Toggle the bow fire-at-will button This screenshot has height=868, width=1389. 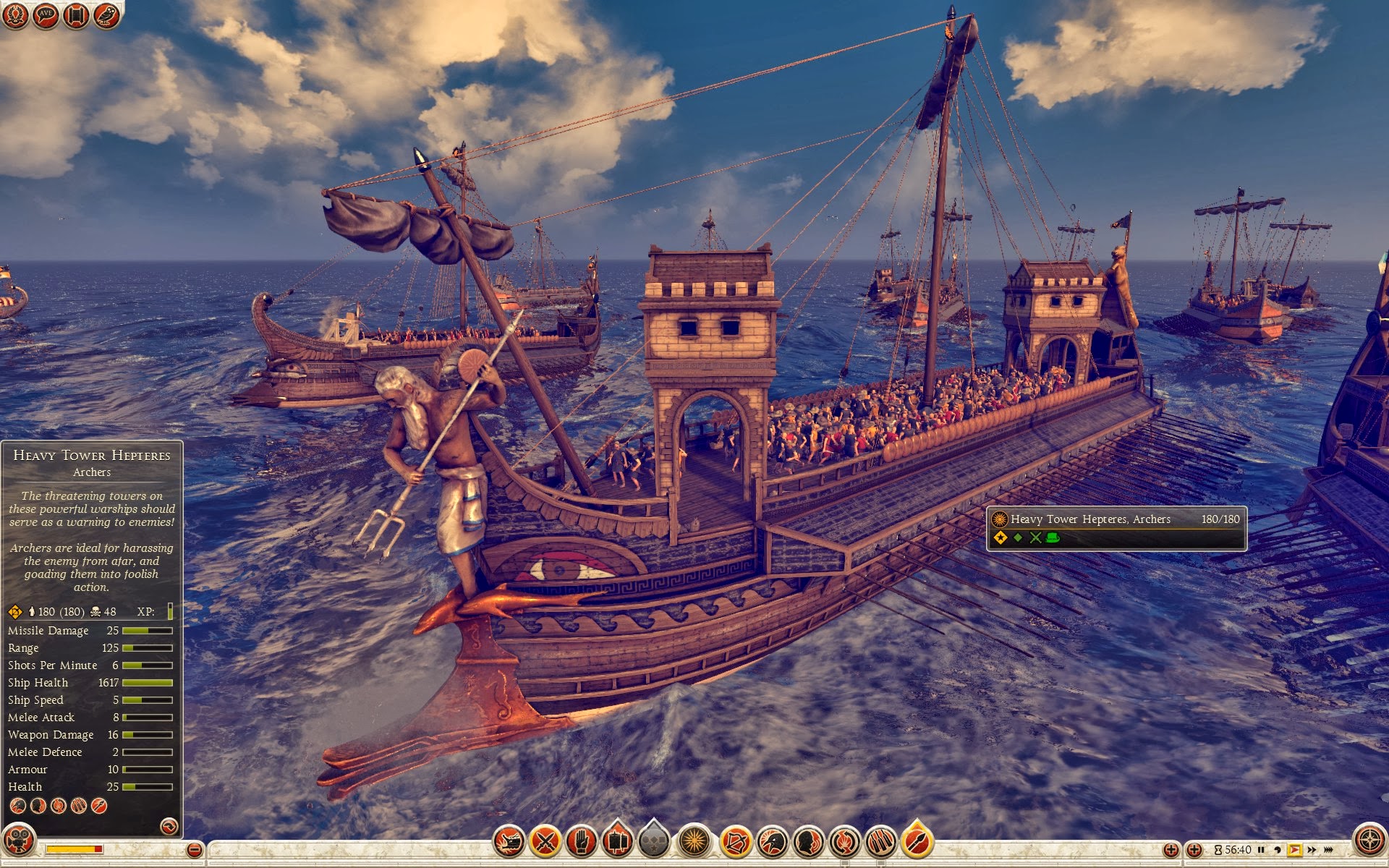pyautogui.click(x=736, y=841)
